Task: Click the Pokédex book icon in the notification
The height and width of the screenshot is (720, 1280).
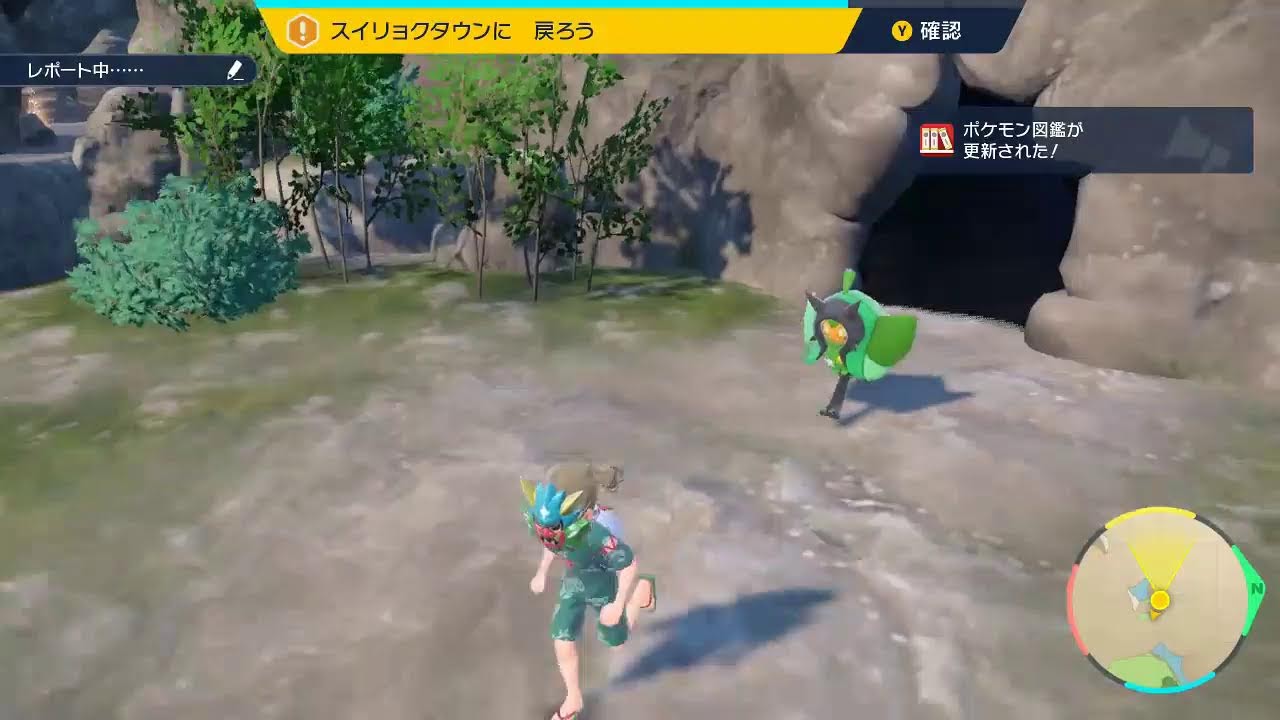Action: pos(938,140)
